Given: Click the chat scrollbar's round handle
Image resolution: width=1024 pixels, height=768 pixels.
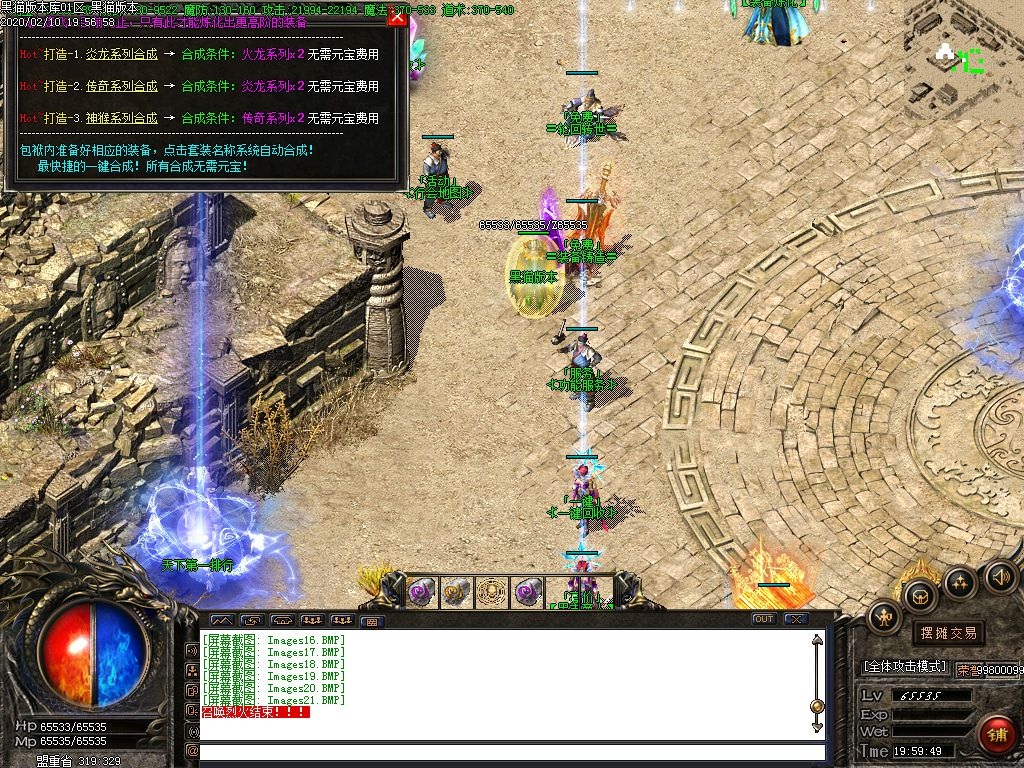Looking at the screenshot, I should [x=817, y=706].
